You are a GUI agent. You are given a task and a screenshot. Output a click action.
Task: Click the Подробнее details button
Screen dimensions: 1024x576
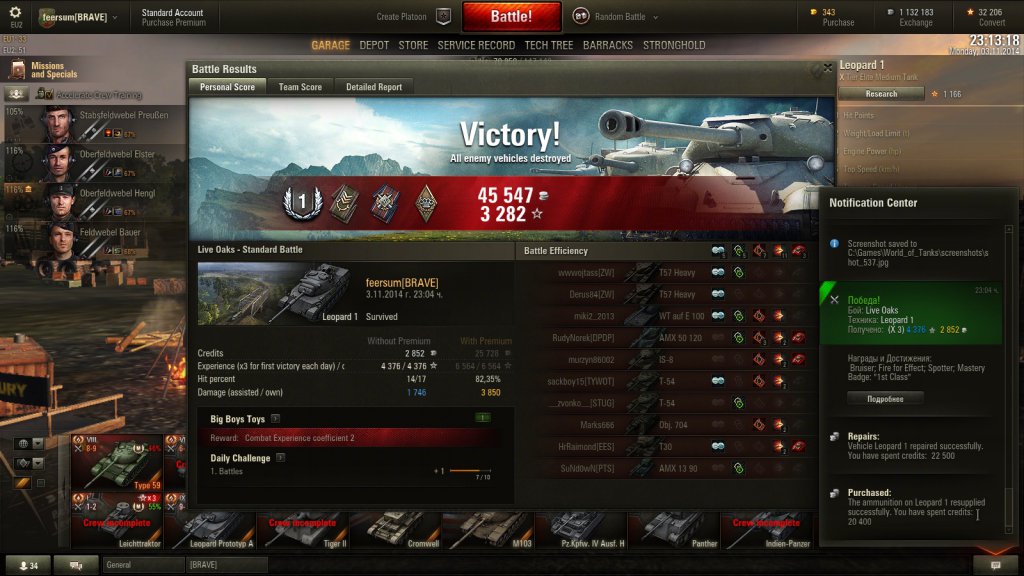coord(885,398)
